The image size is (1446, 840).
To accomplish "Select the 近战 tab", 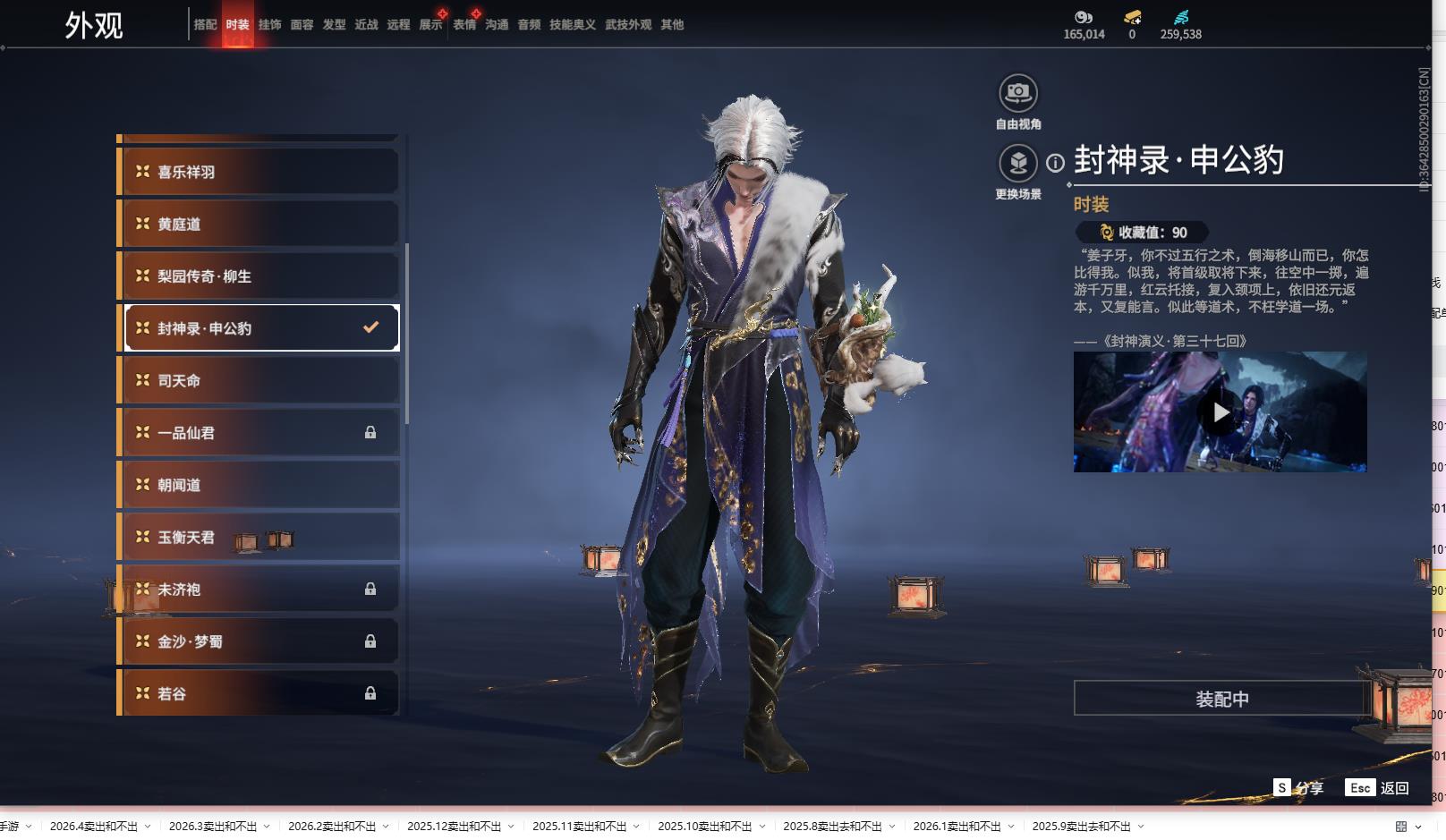I will 366,25.
